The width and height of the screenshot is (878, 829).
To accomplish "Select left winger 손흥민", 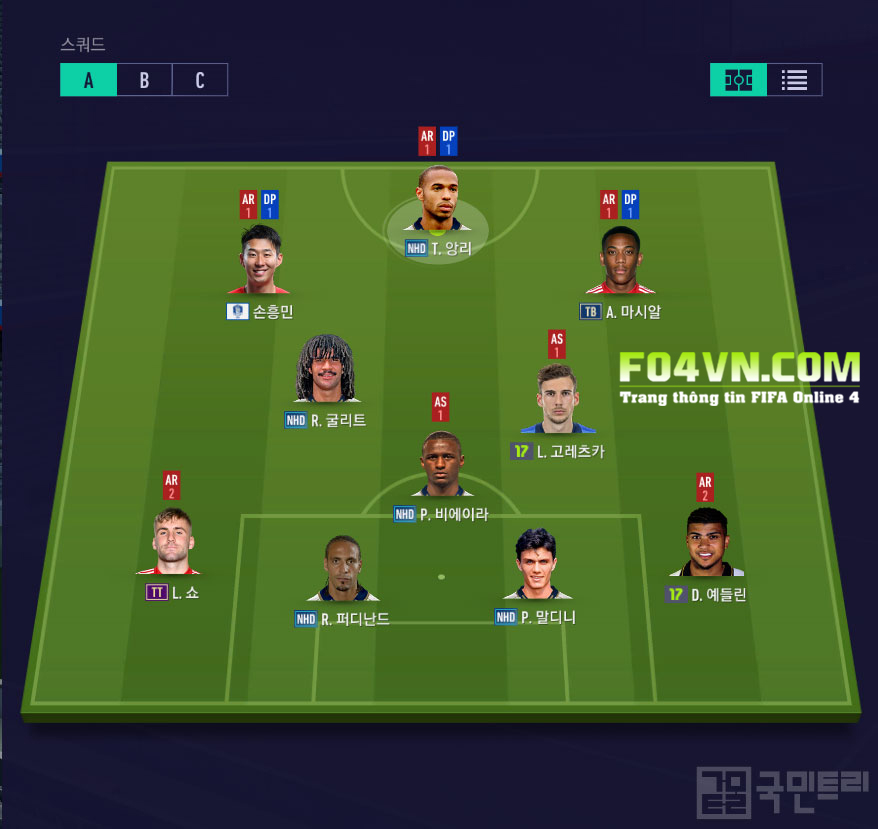I will [x=260, y=260].
